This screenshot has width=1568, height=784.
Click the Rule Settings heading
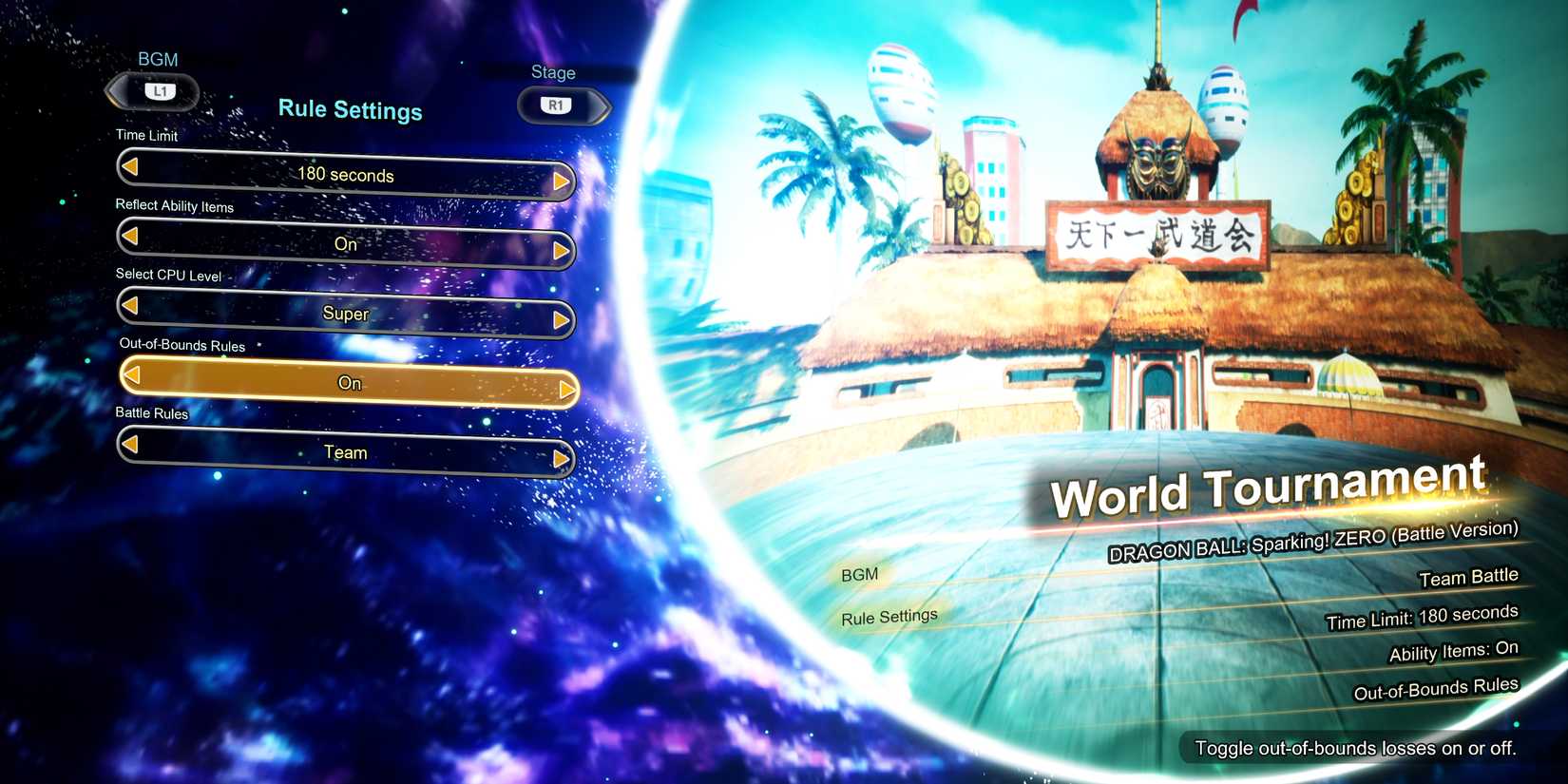350,110
